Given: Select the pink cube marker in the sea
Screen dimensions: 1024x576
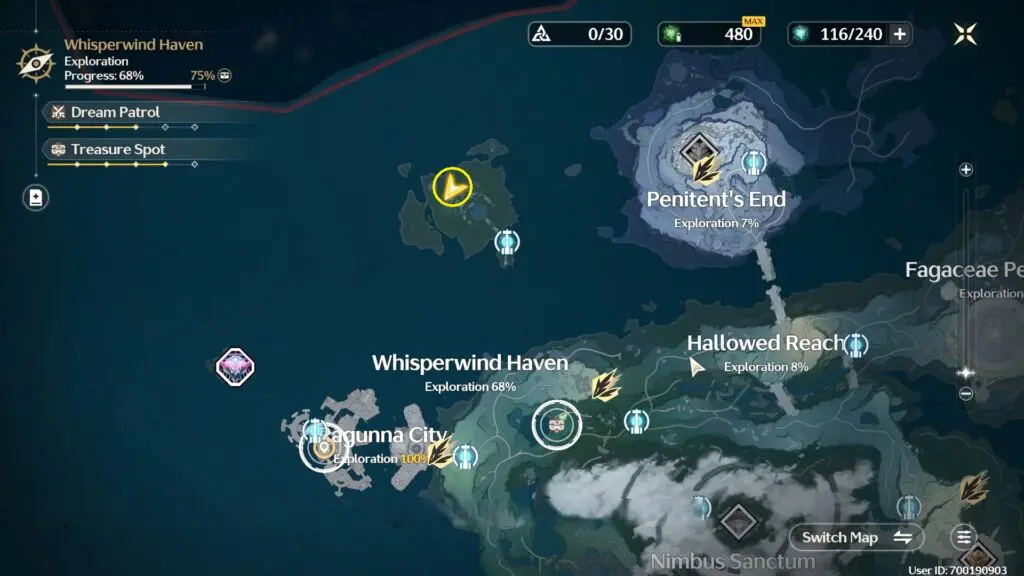Looking at the screenshot, I should 236,366.
